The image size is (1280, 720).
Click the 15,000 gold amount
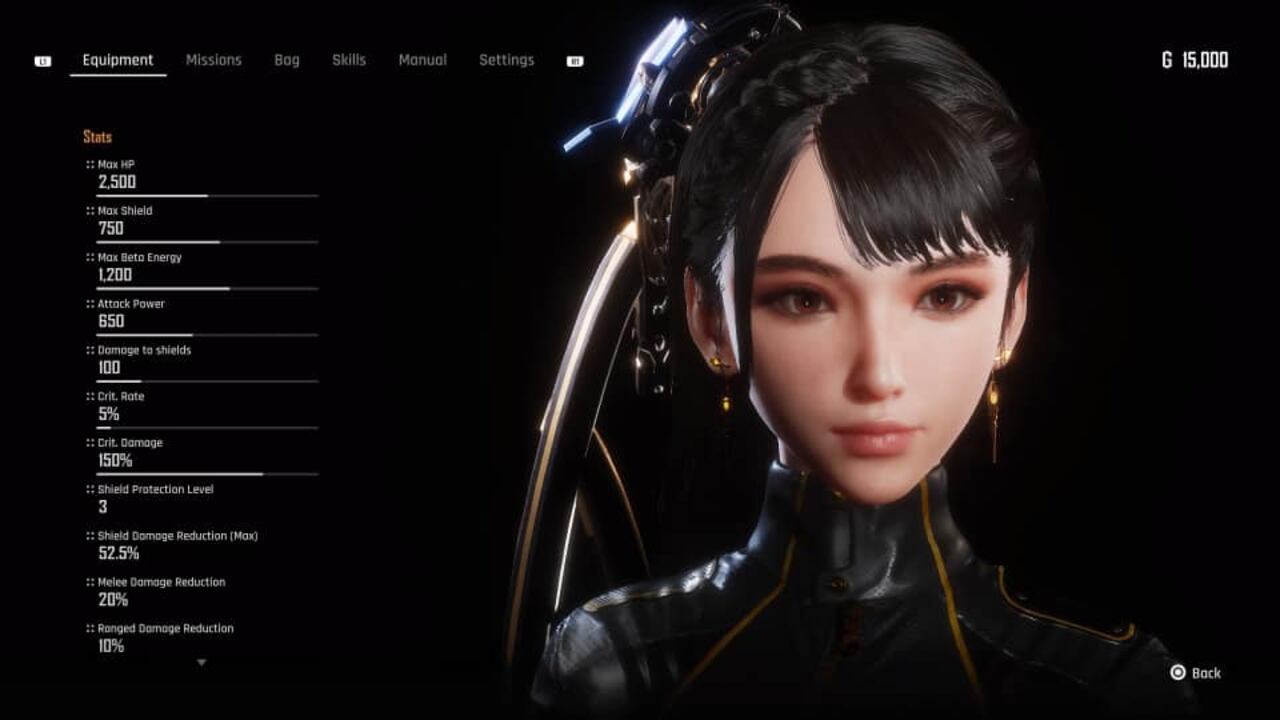point(1207,60)
